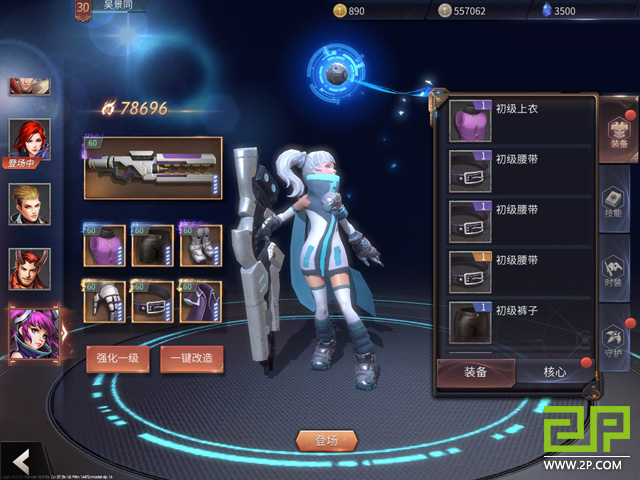Pick the equipped belt slot
Viewport: 640px width, 480px height.
153,301
